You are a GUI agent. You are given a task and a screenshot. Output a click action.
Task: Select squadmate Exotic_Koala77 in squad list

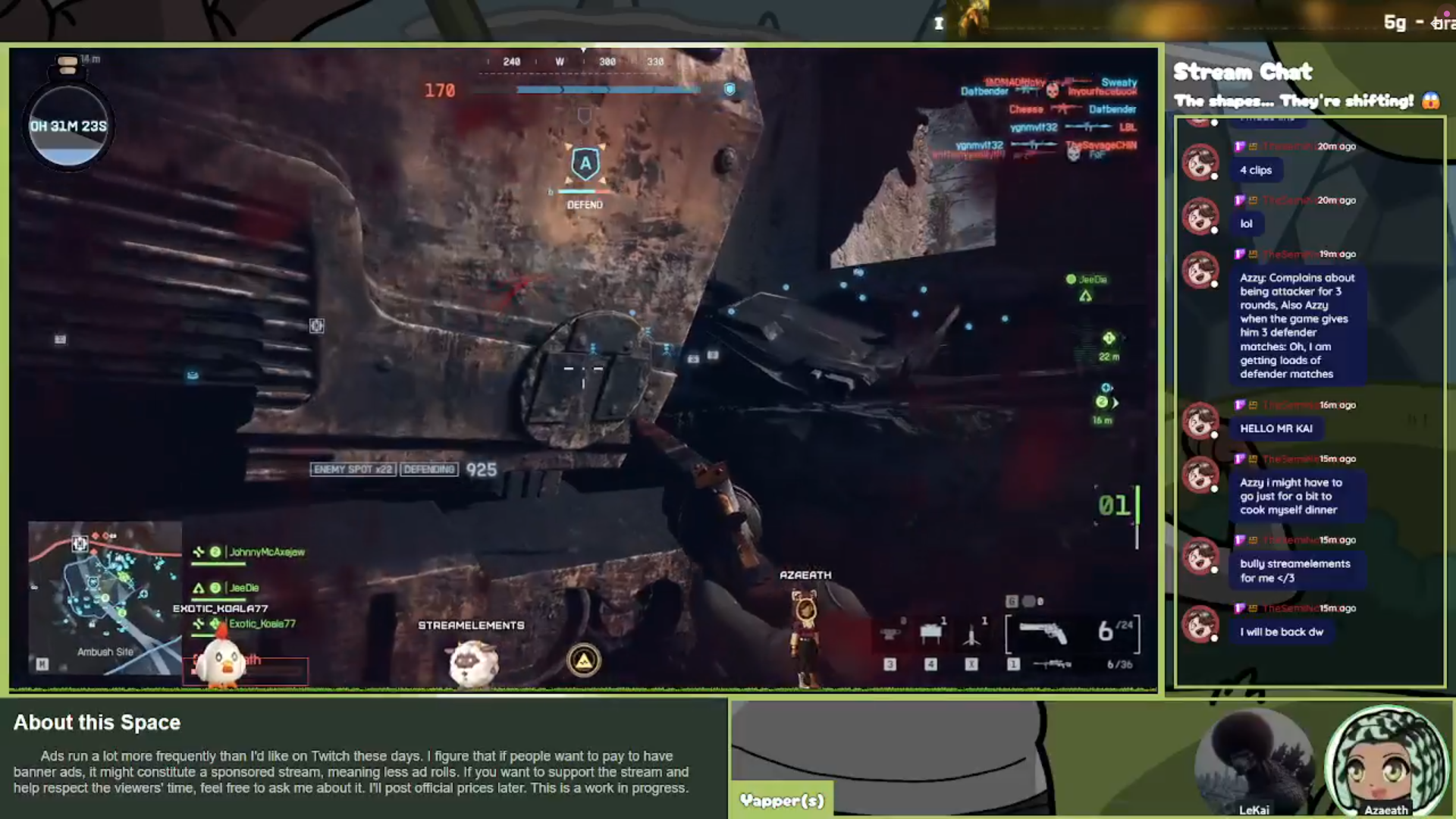click(x=262, y=623)
